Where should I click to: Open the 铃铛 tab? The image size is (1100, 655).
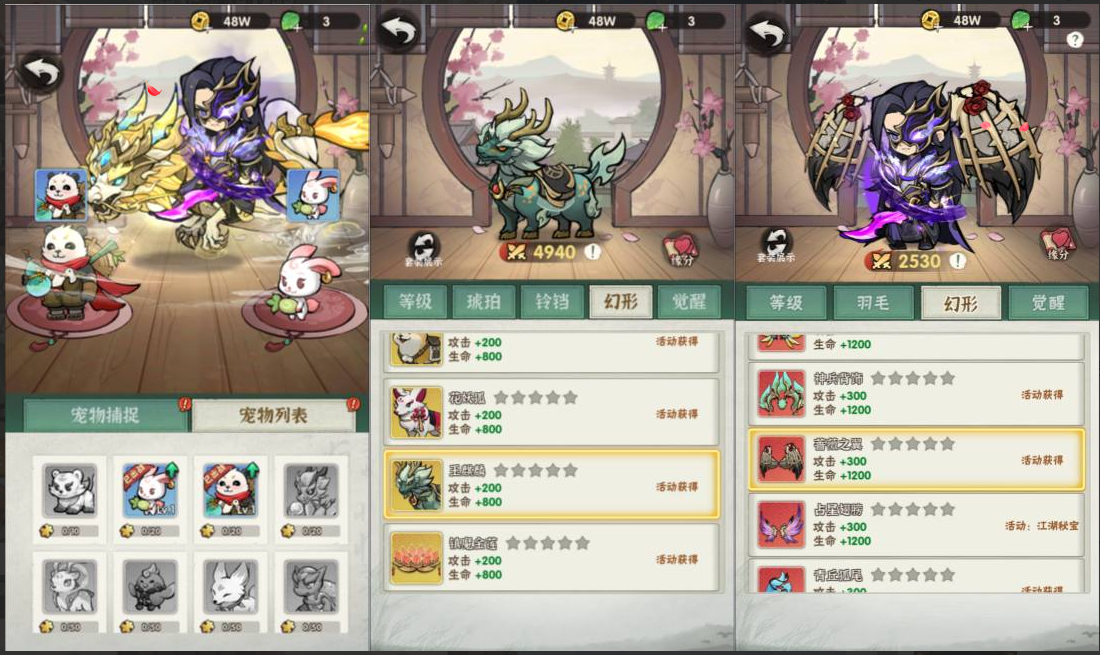coord(553,302)
